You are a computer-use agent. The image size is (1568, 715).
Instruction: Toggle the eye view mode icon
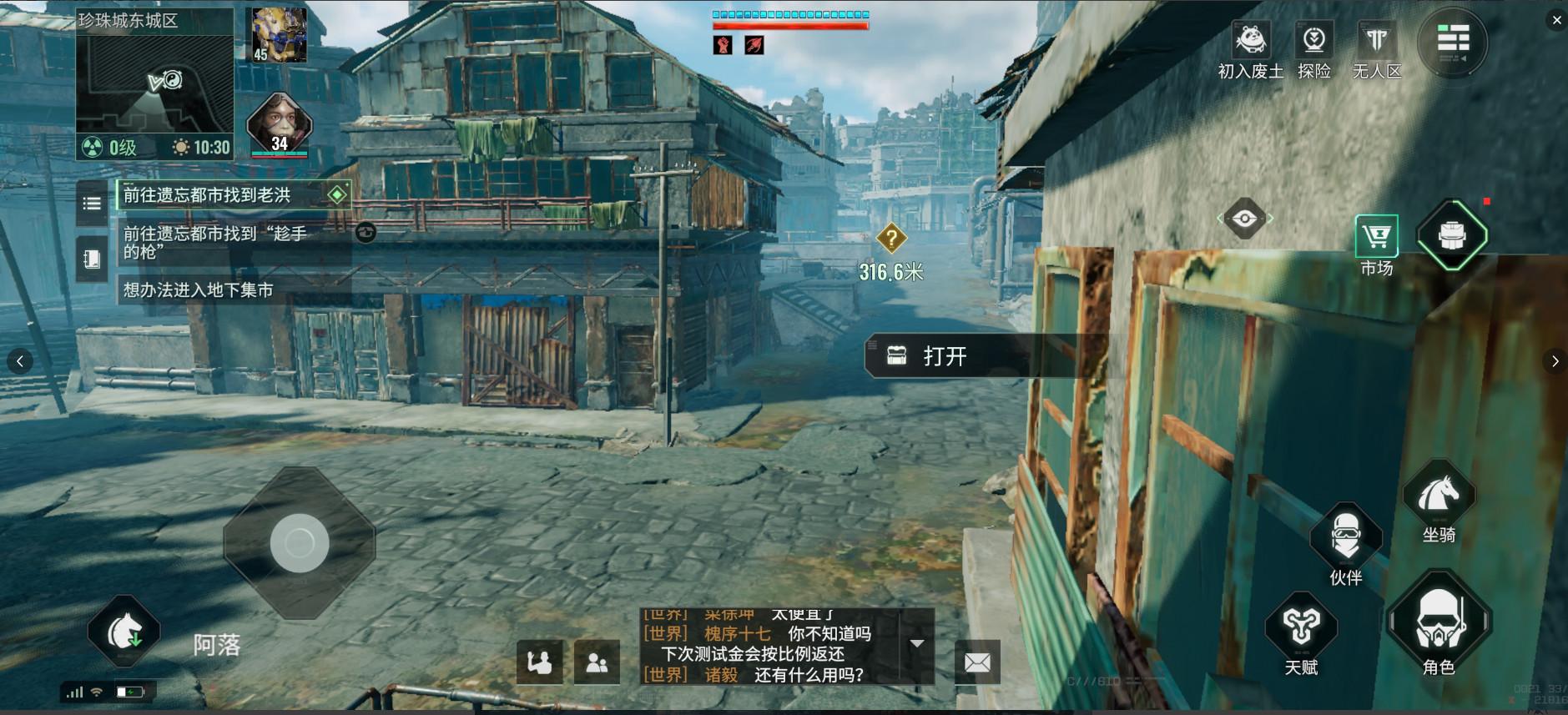(1244, 219)
